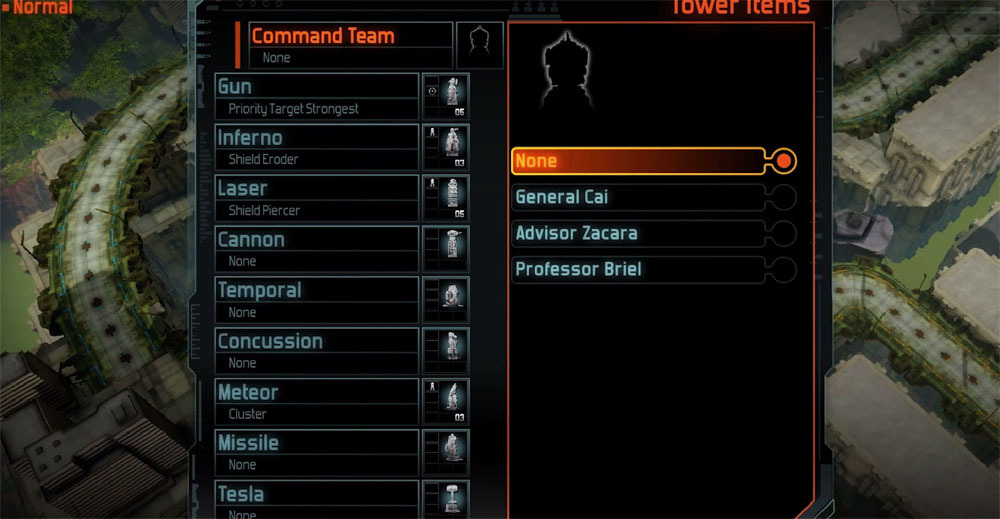Select the Missile tower row
The width and height of the screenshot is (1000, 519).
316,453
